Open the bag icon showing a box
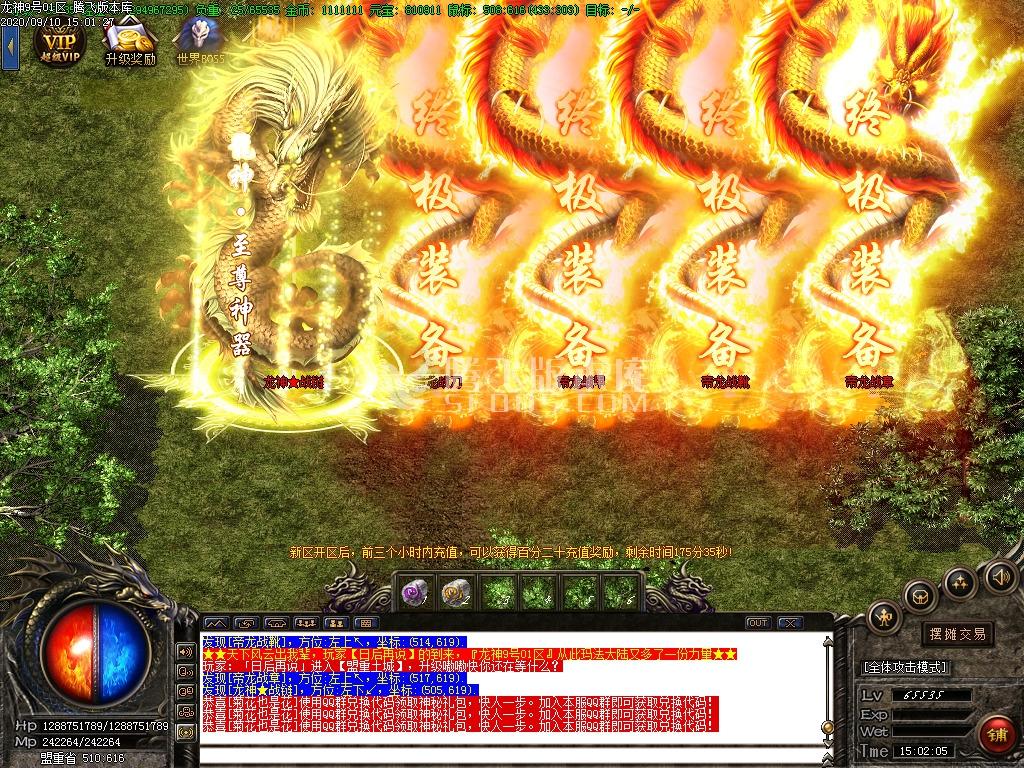 919,597
